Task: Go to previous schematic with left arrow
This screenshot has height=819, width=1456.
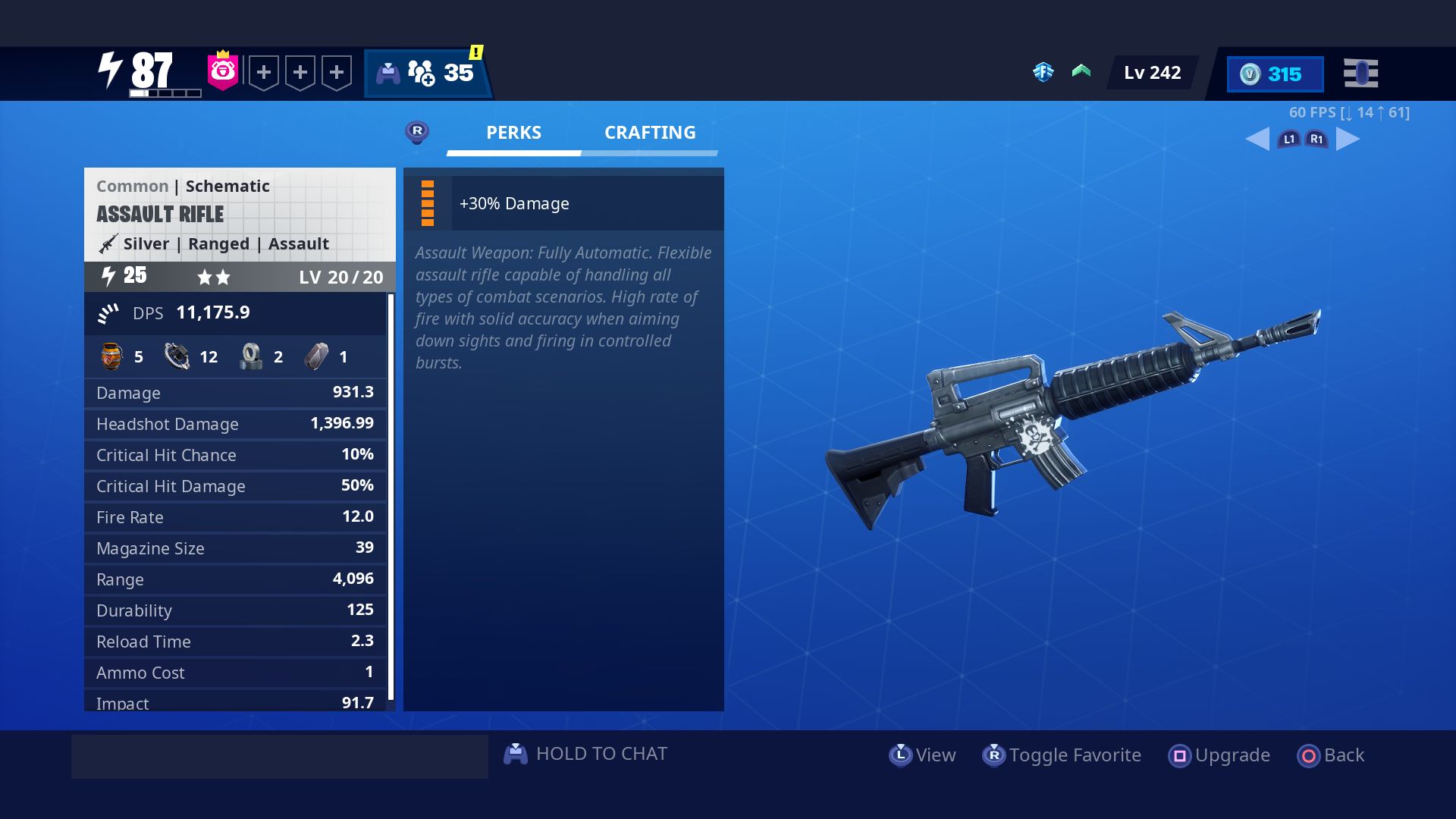Action: [x=1257, y=139]
